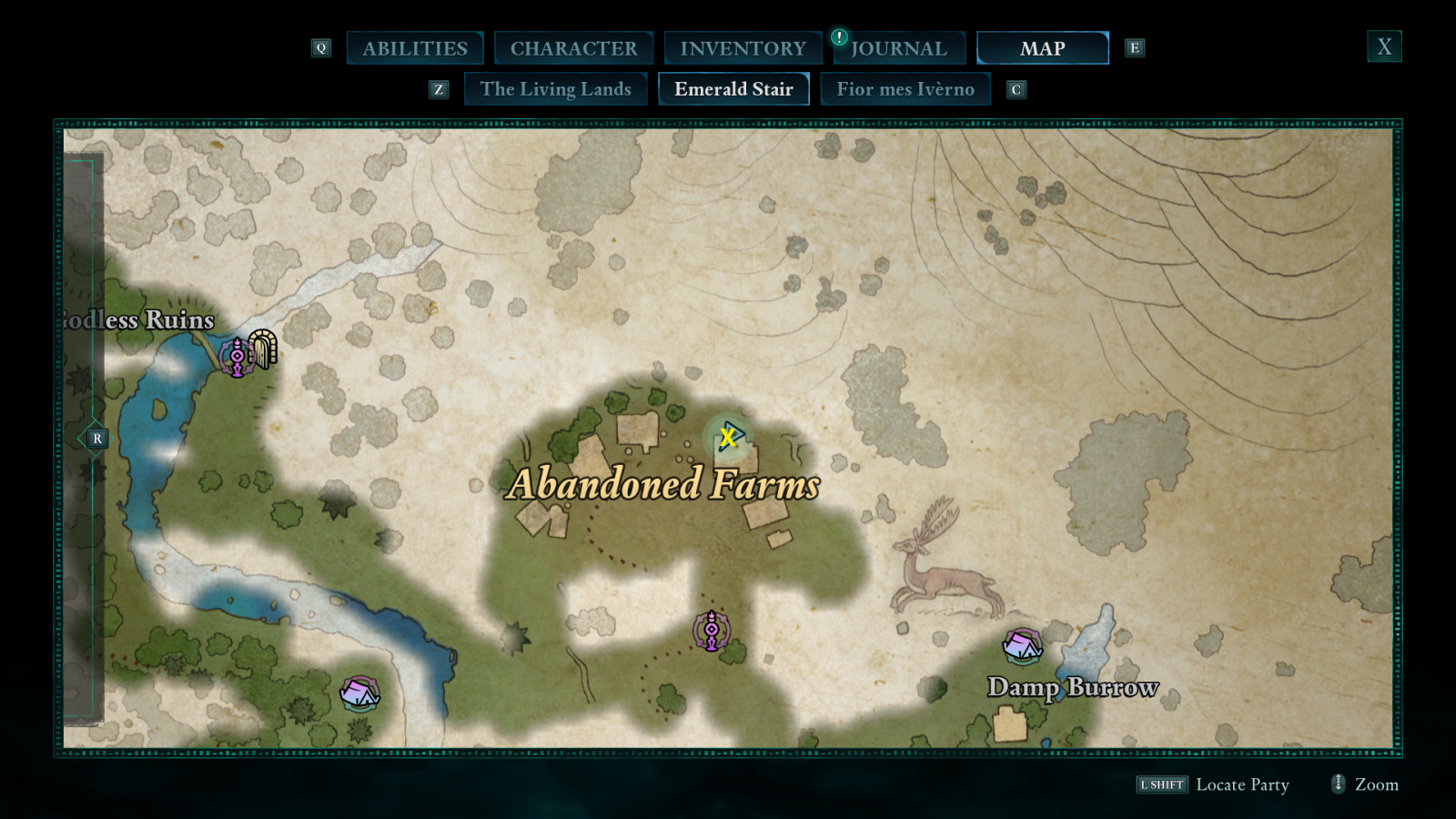
Task: Click the mouse scroll Zoom indicator icon
Action: coord(1337,784)
